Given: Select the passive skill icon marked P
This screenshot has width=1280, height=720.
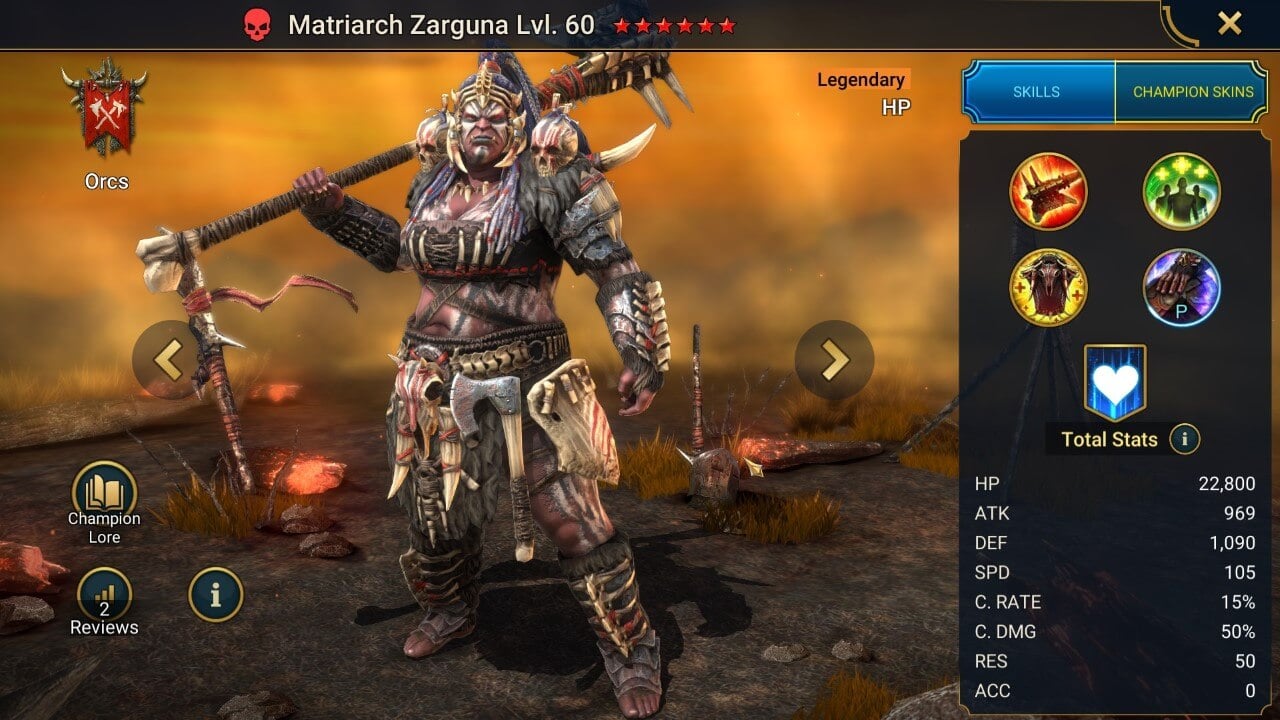Looking at the screenshot, I should click(1181, 287).
